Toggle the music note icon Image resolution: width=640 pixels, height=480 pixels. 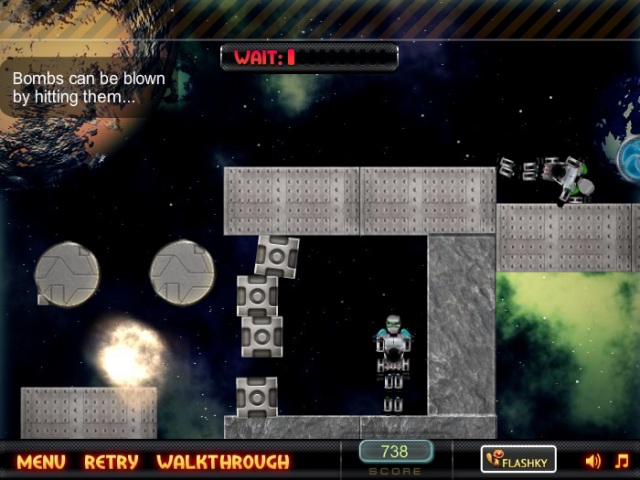[621, 461]
